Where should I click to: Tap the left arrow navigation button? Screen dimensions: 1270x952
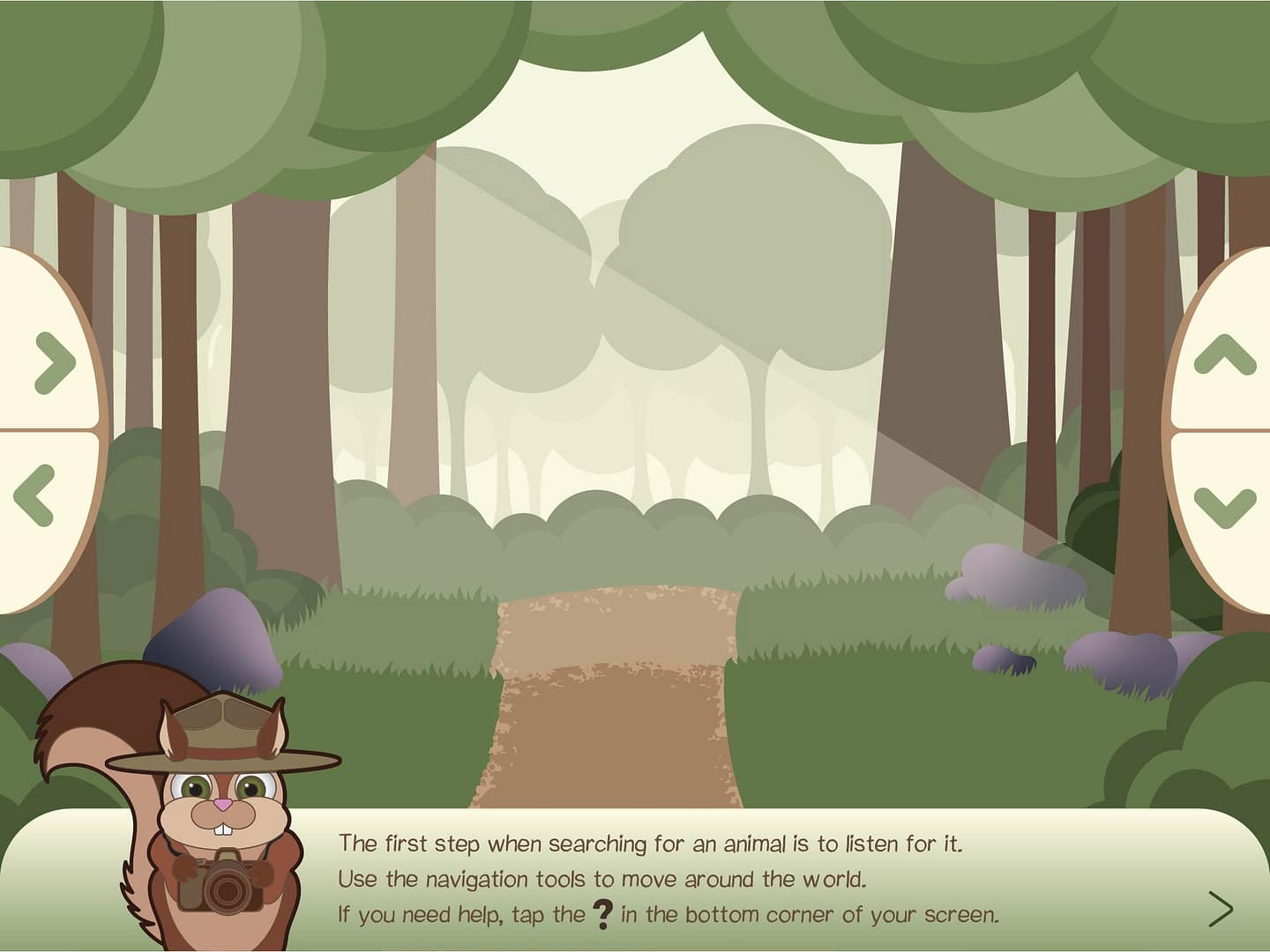[35, 495]
